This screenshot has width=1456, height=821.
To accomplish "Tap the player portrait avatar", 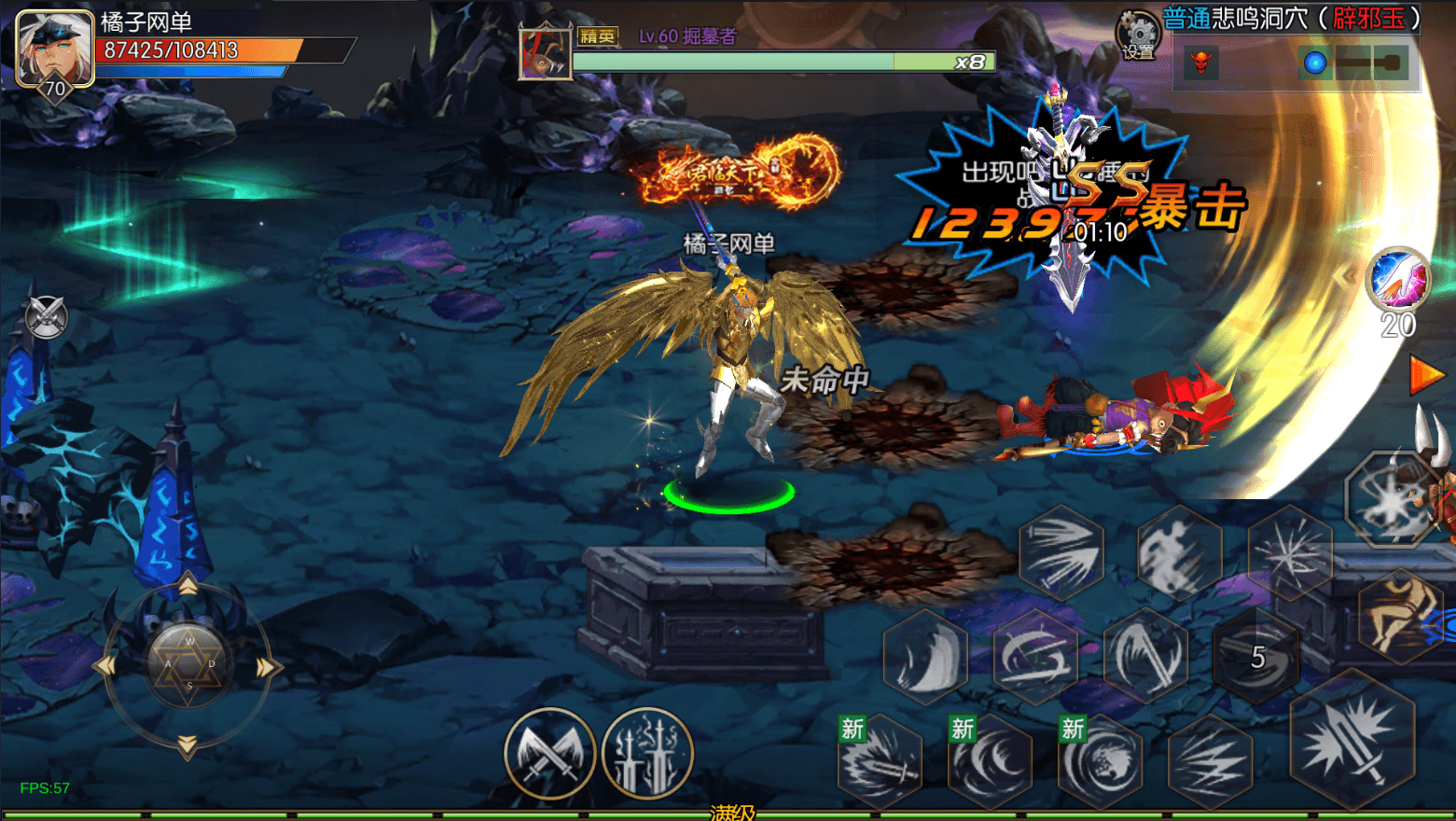I will click(54, 49).
